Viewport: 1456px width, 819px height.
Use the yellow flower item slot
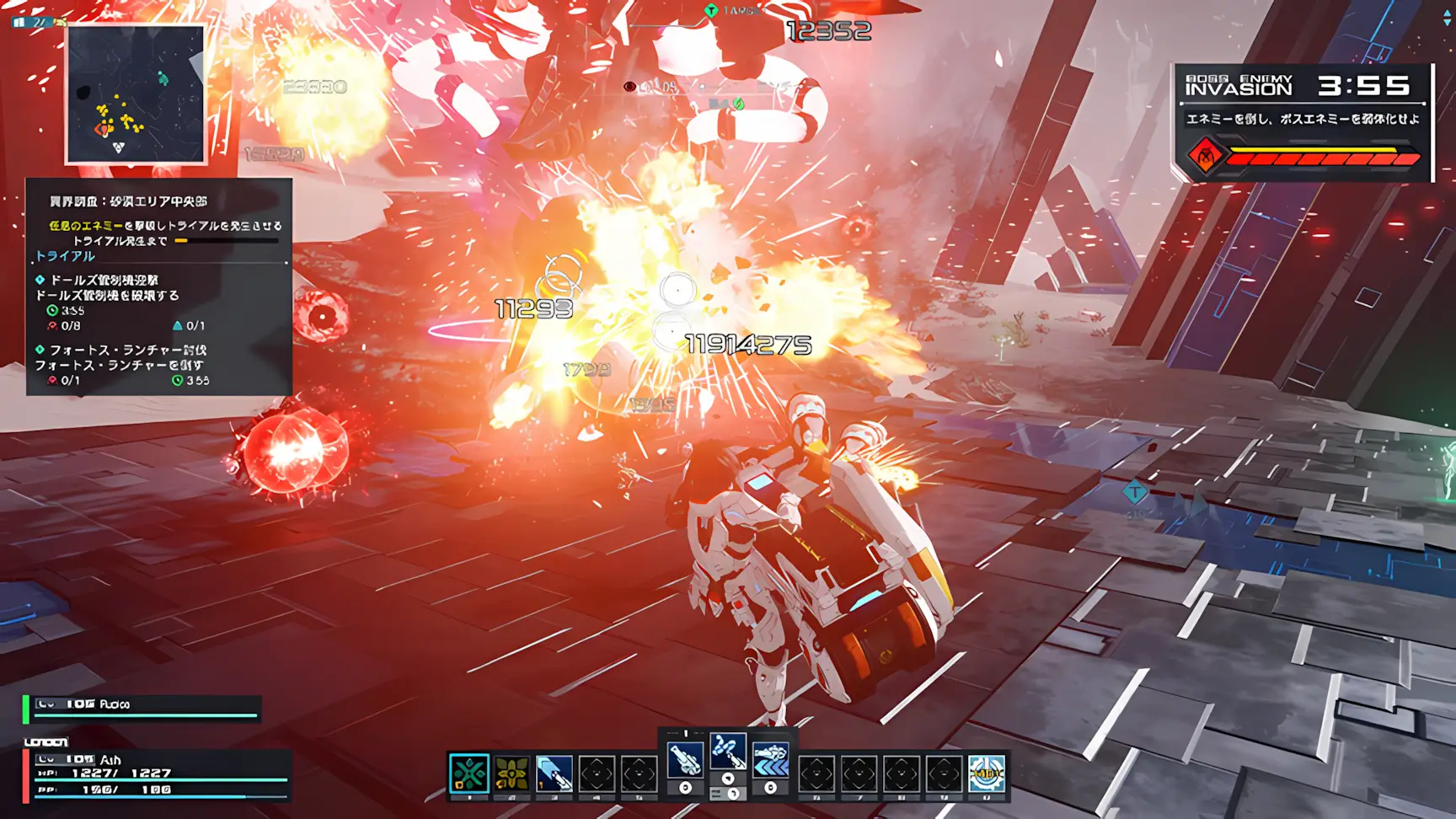[x=511, y=773]
